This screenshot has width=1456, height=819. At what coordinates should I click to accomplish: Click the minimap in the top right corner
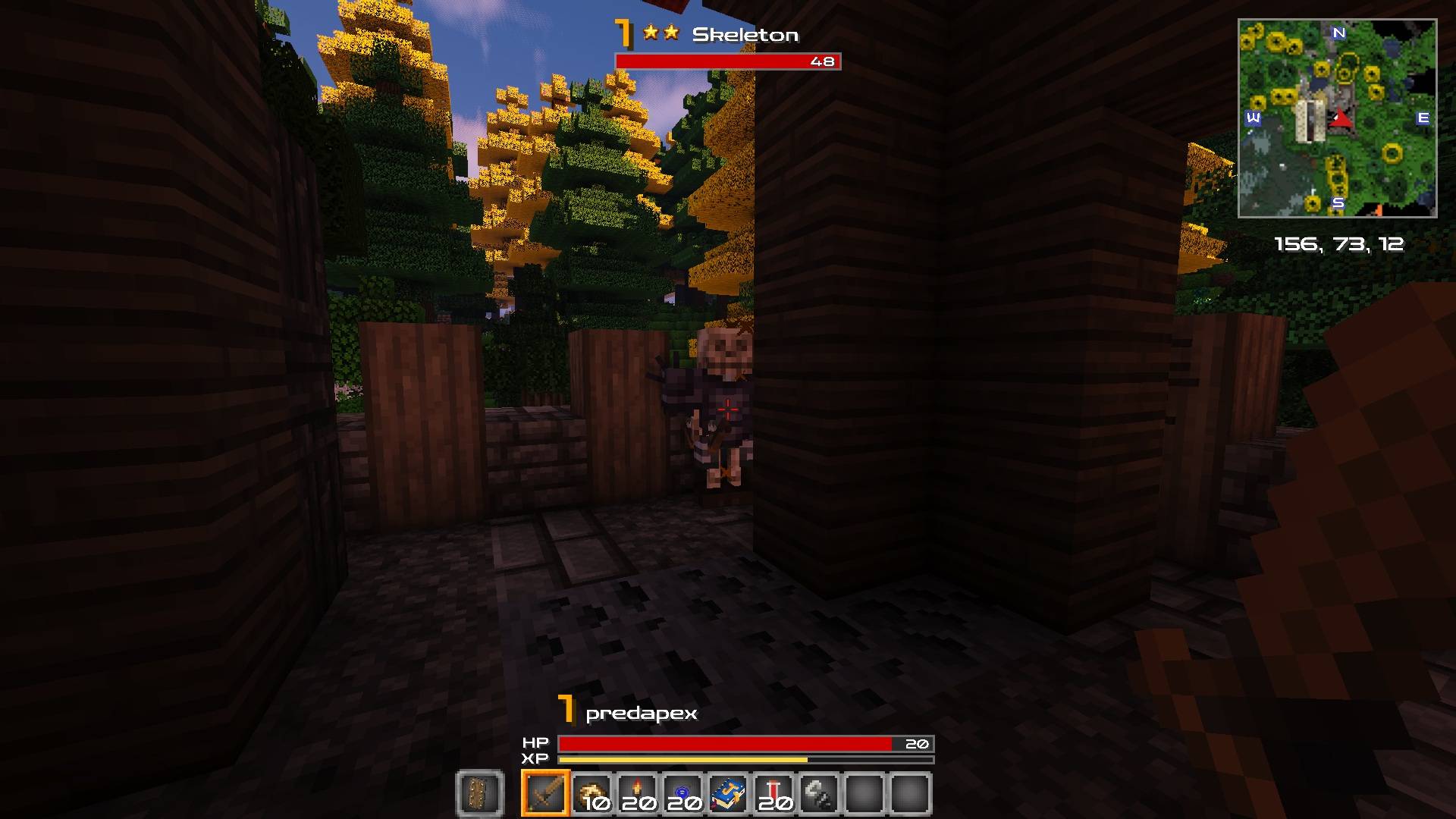tap(1339, 118)
